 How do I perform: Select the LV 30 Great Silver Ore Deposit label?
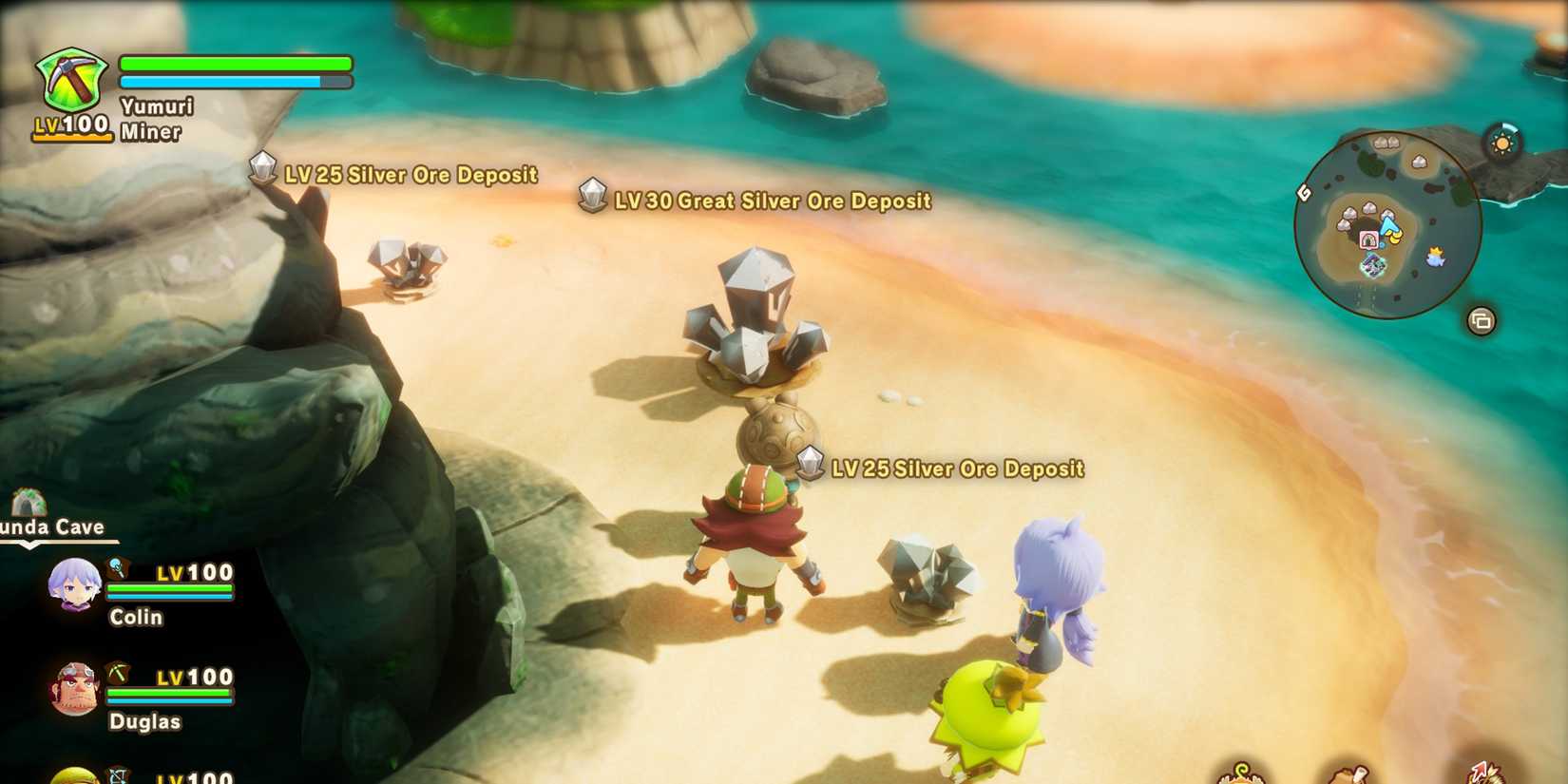click(x=773, y=201)
